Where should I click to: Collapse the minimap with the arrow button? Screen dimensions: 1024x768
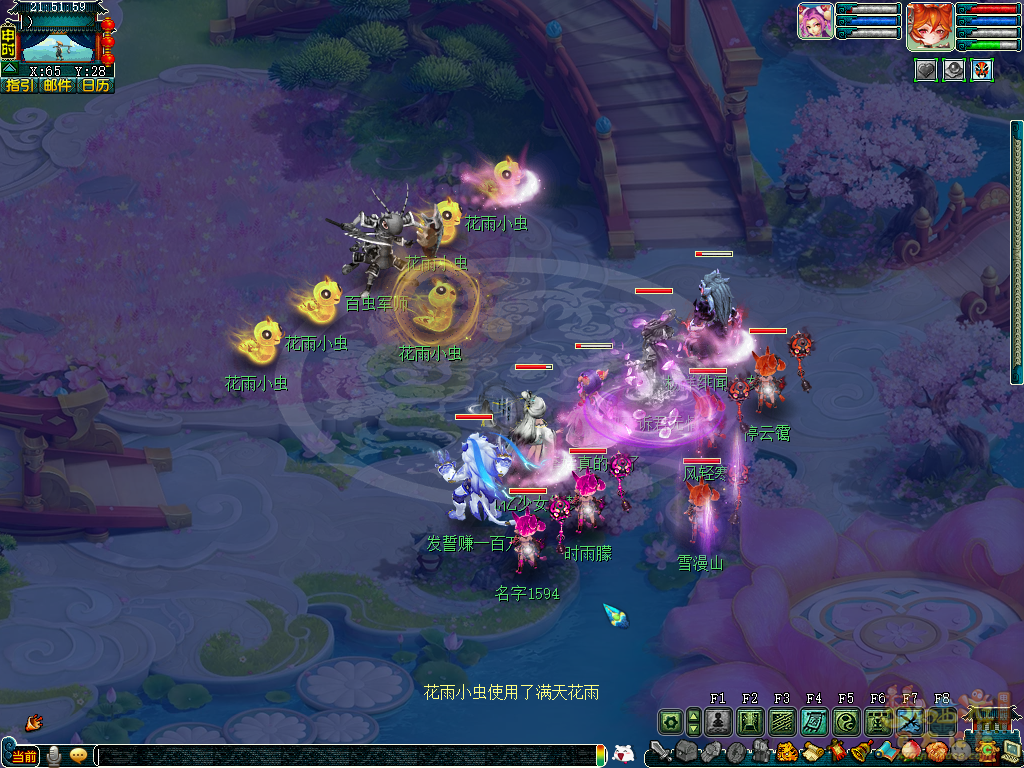click(9, 69)
